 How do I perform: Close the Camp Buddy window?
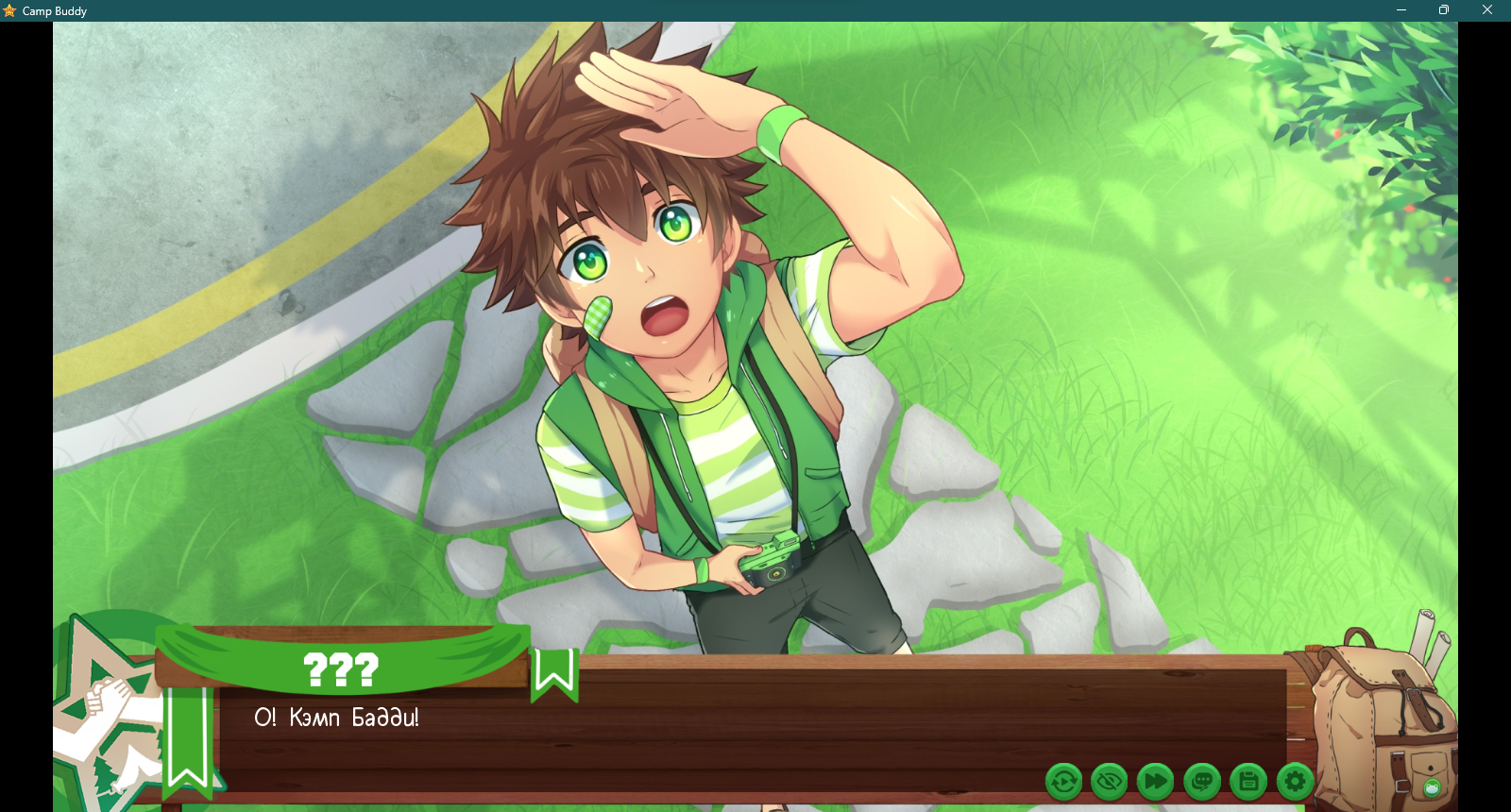tap(1487, 10)
